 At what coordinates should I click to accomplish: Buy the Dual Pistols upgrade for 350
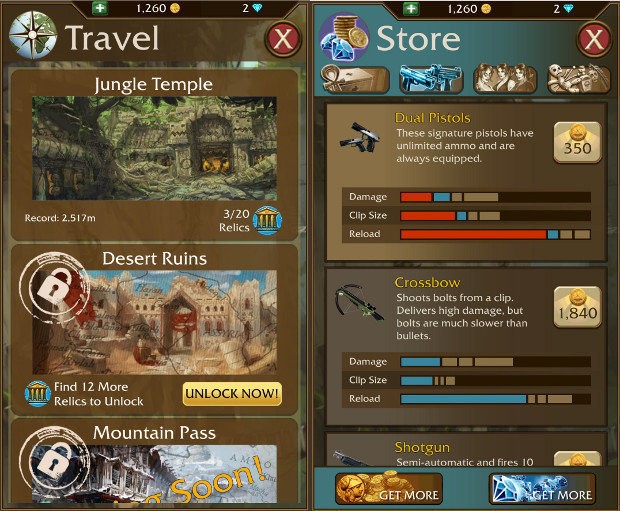pyautogui.click(x=578, y=142)
